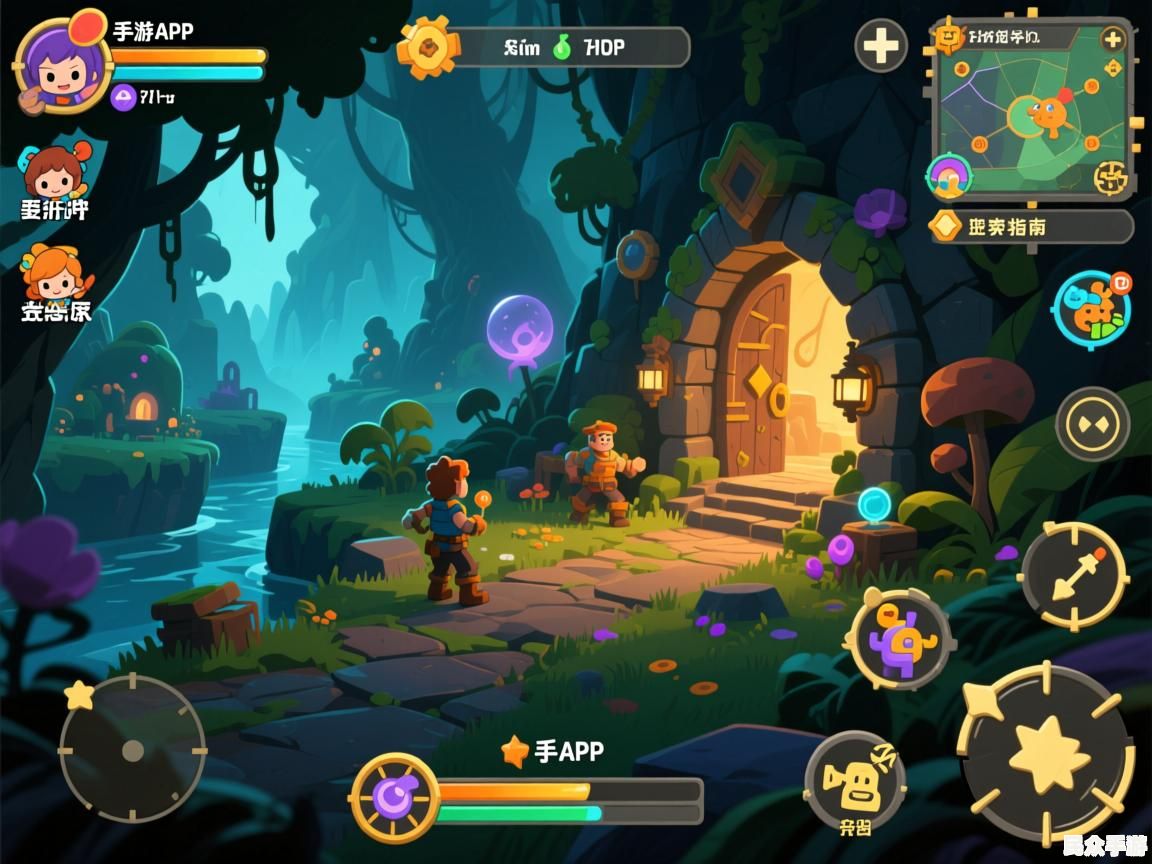Click the virtual joystick circle
The height and width of the screenshot is (864, 1152).
pos(133,748)
